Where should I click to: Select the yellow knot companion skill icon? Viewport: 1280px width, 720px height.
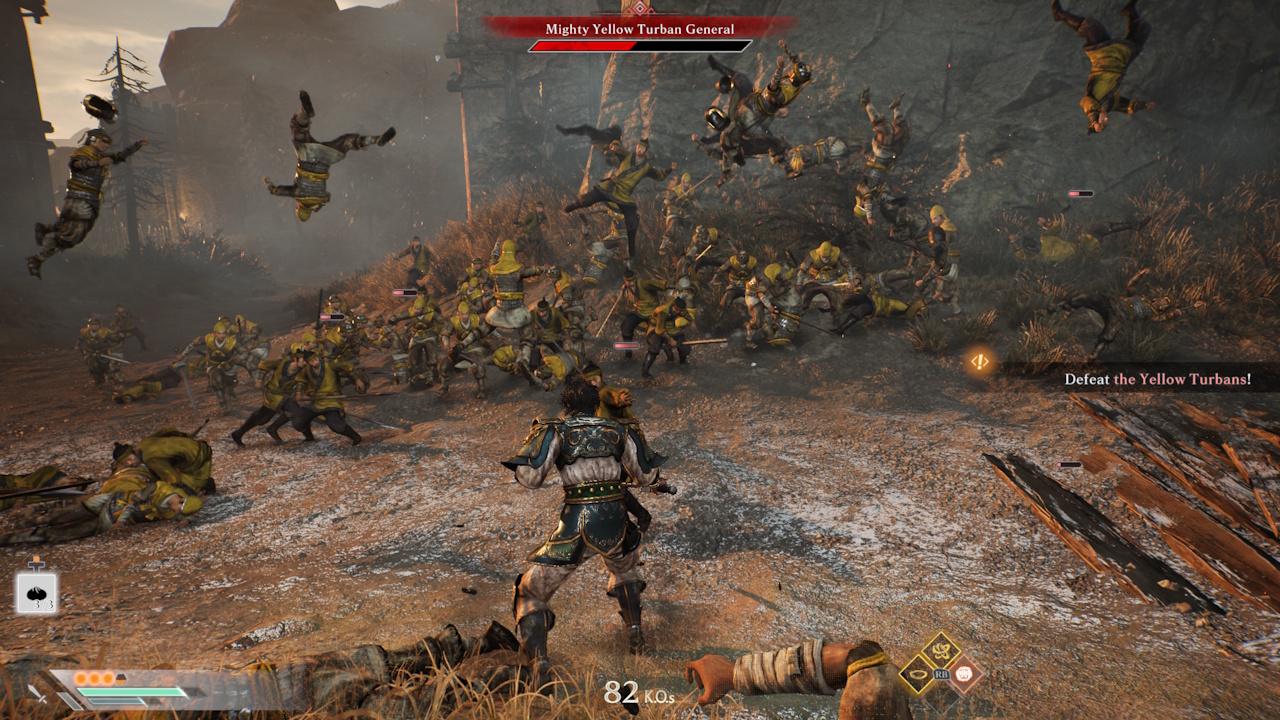(x=940, y=651)
